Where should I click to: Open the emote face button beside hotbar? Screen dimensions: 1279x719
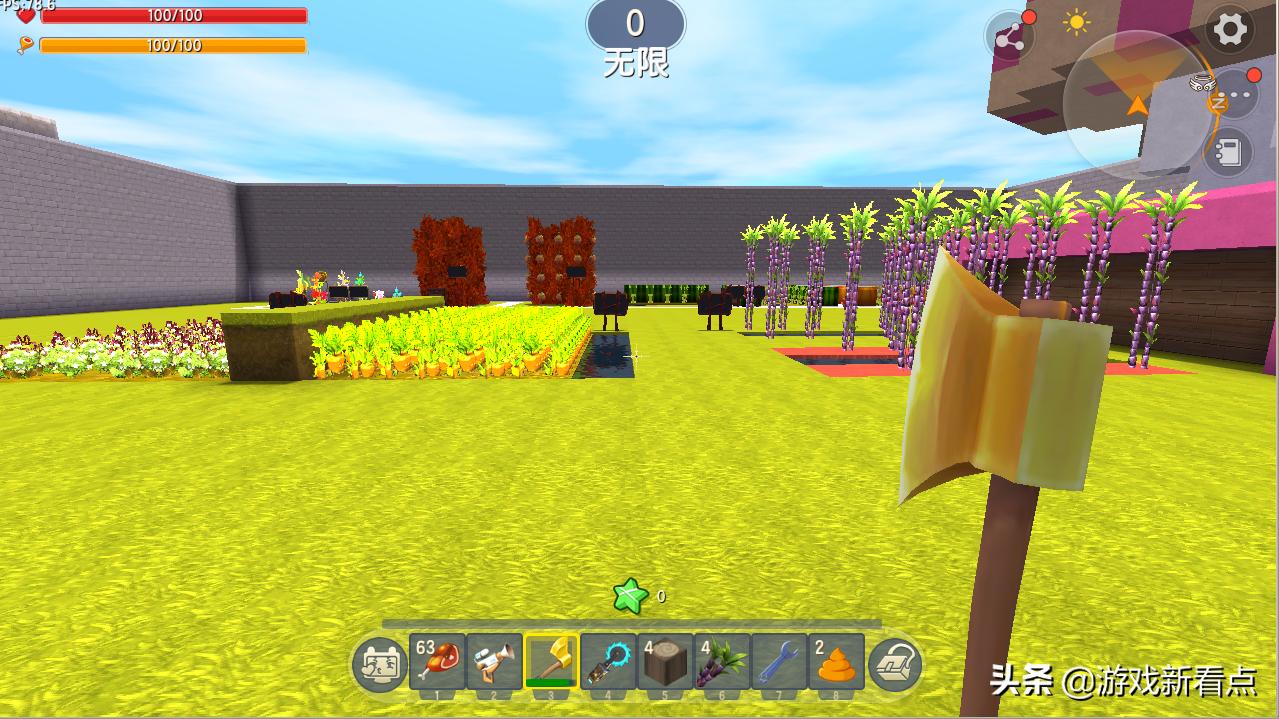coord(379,664)
